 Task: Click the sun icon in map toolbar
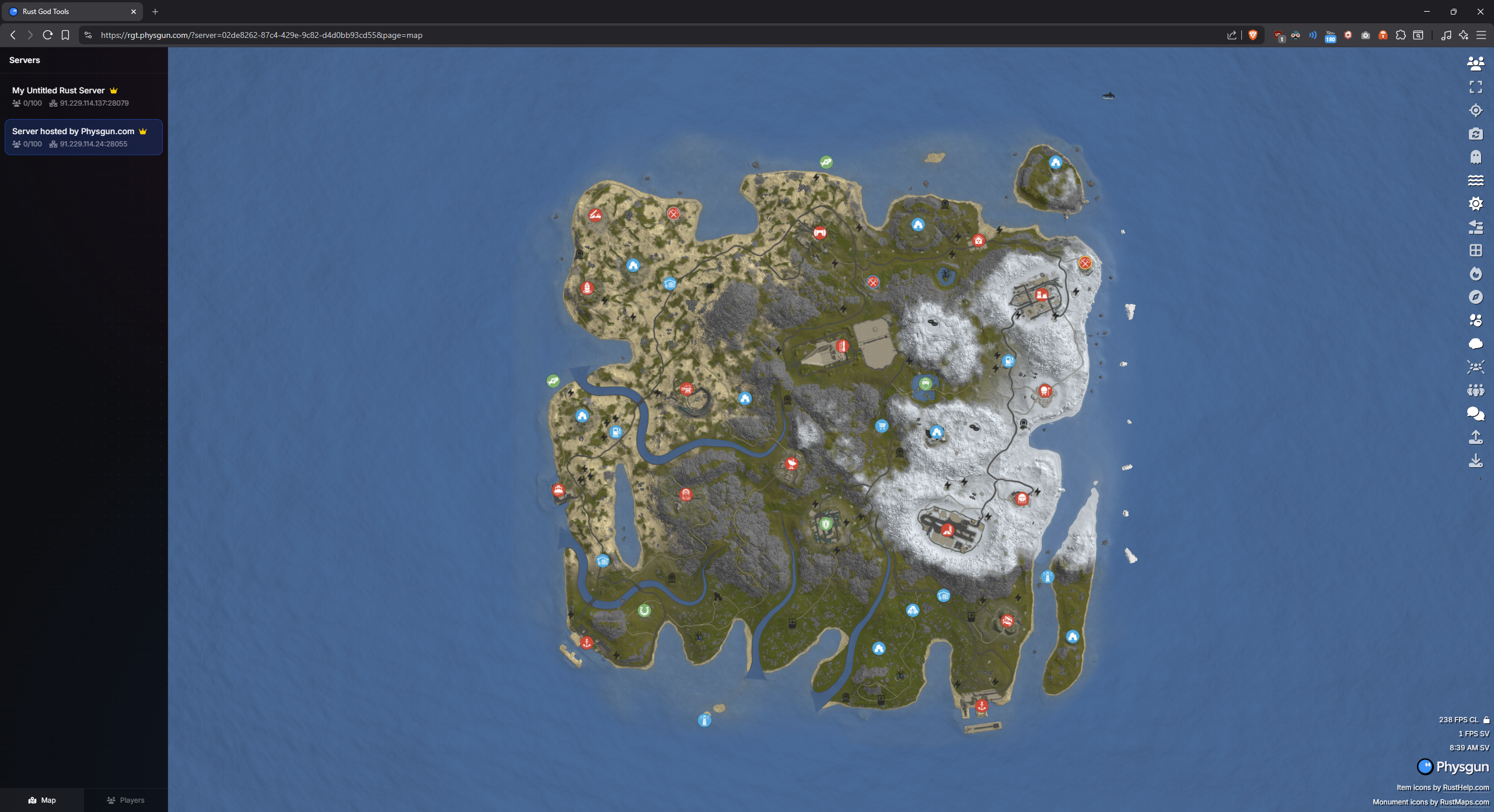(1475, 204)
